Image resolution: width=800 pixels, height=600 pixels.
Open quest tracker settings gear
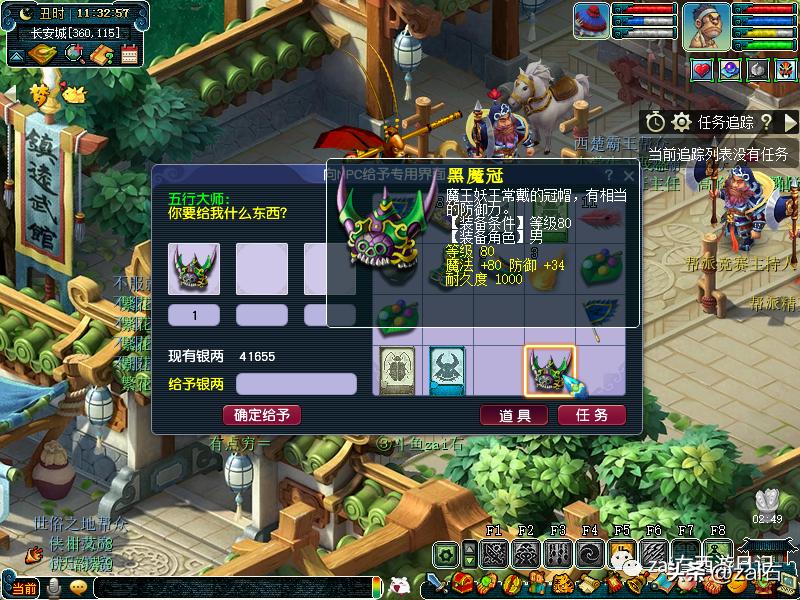(682, 122)
